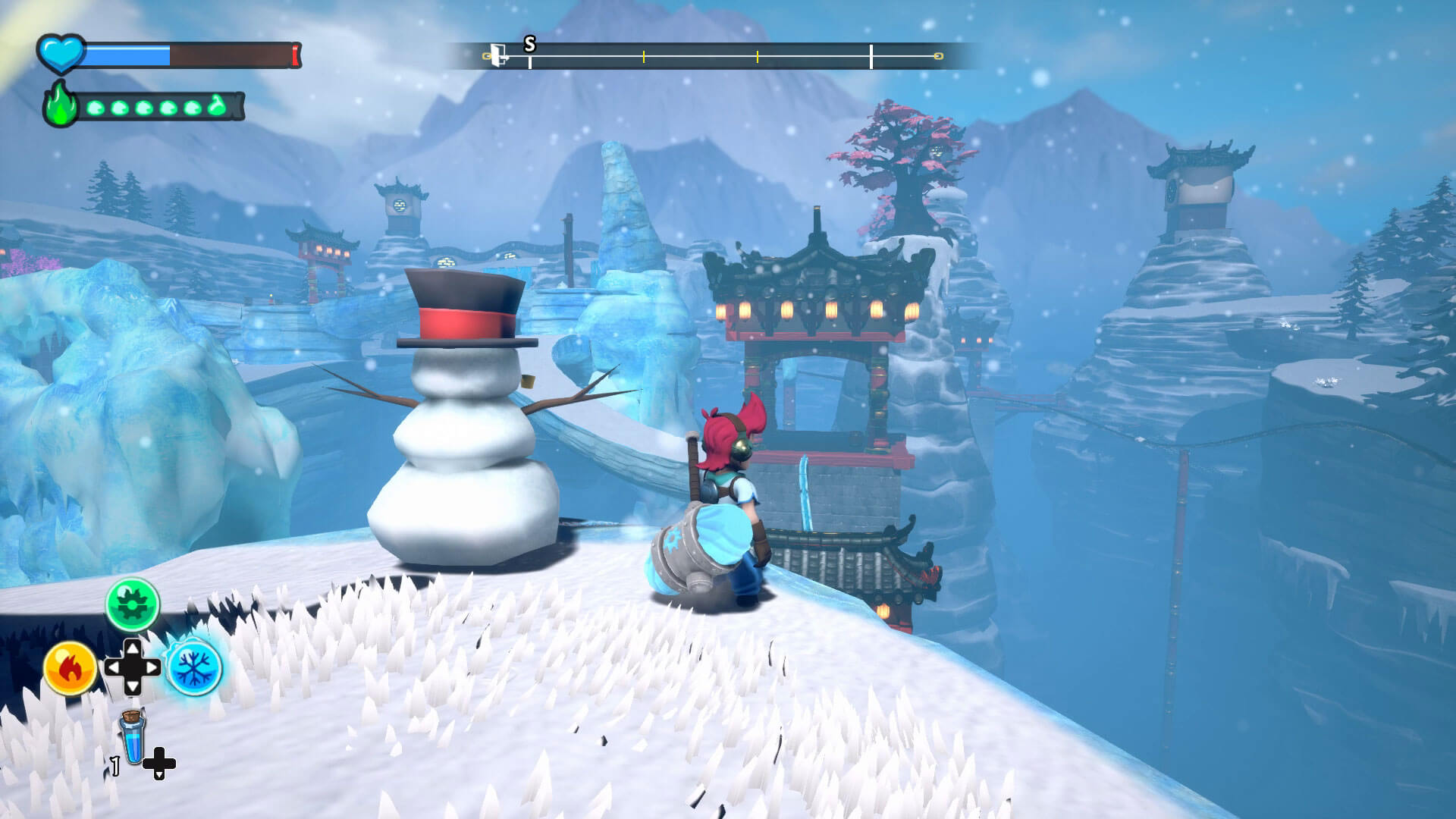Click the up arrow on the element d-pad

pos(133,647)
